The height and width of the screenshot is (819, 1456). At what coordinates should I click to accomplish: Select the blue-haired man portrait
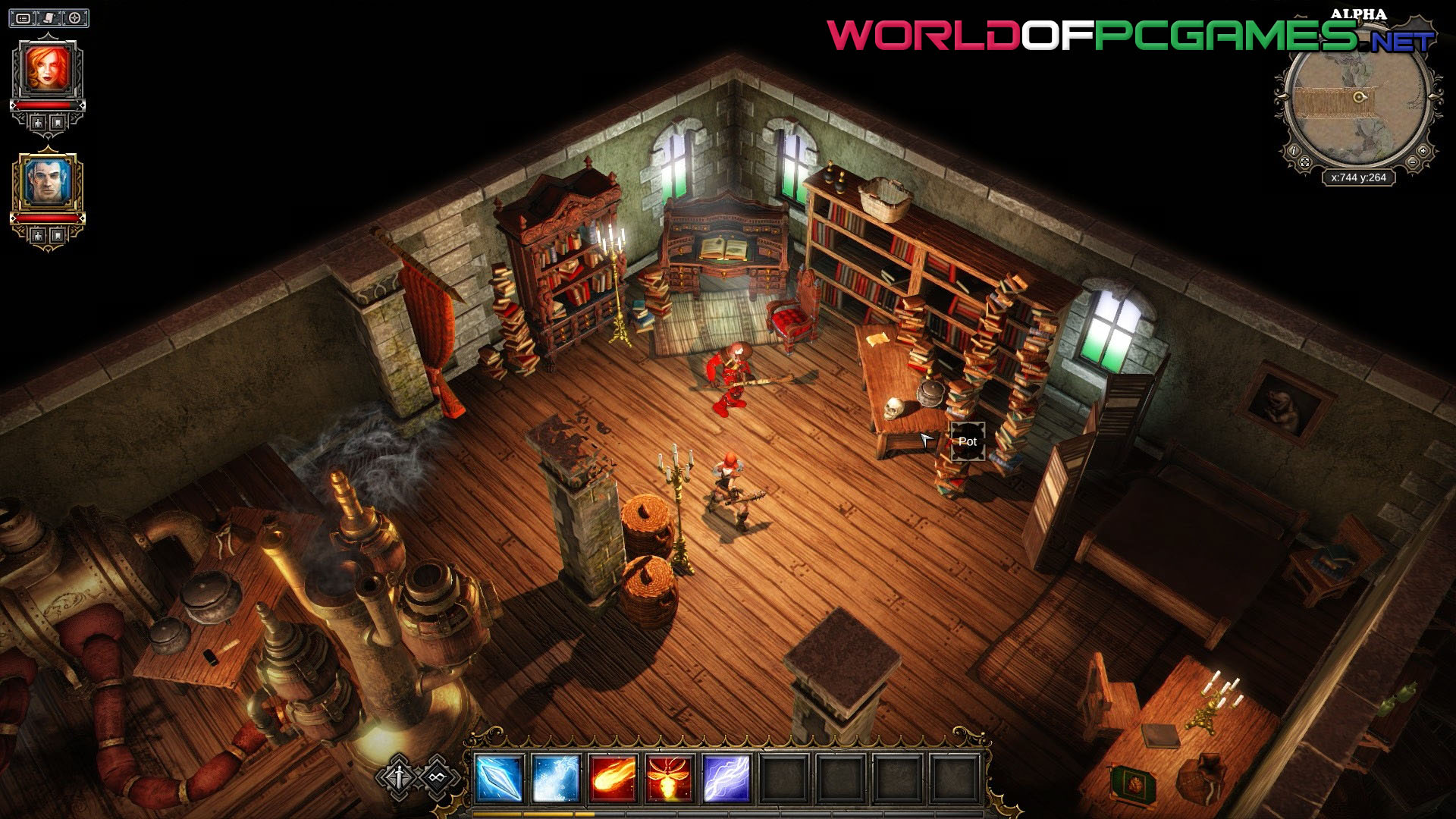coord(48,182)
